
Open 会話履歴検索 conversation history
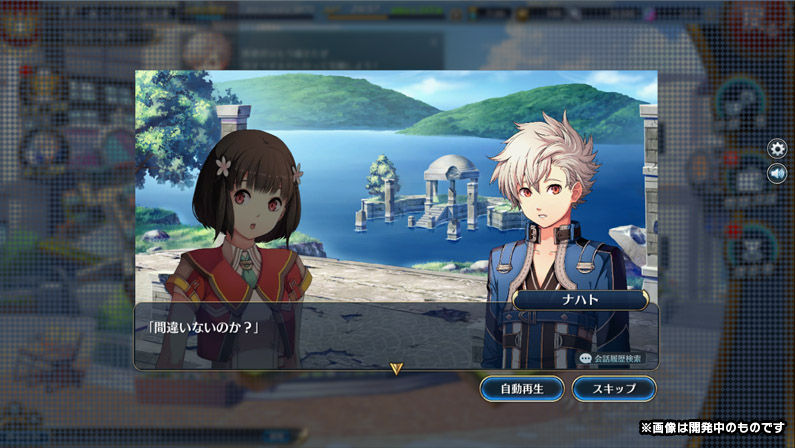[611, 357]
